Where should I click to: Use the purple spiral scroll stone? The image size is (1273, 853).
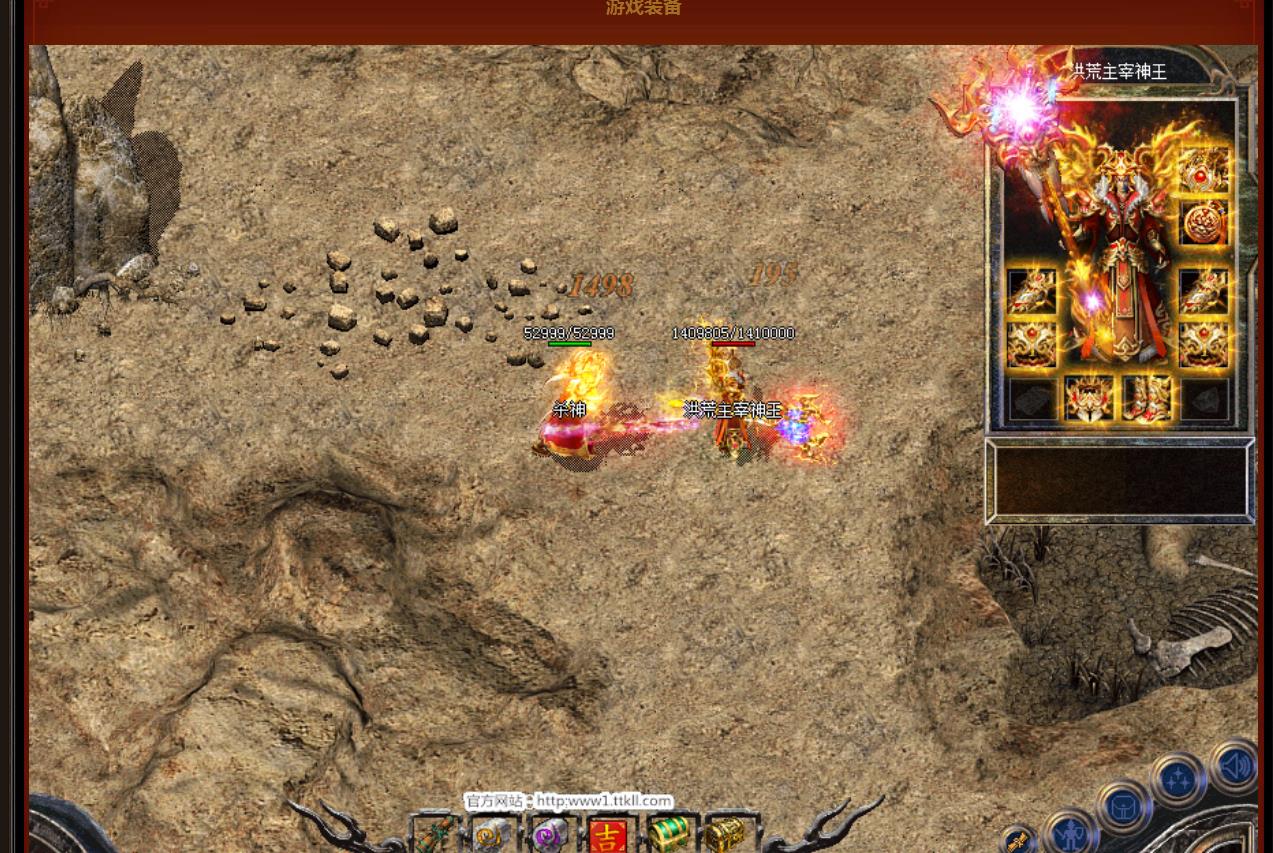549,834
